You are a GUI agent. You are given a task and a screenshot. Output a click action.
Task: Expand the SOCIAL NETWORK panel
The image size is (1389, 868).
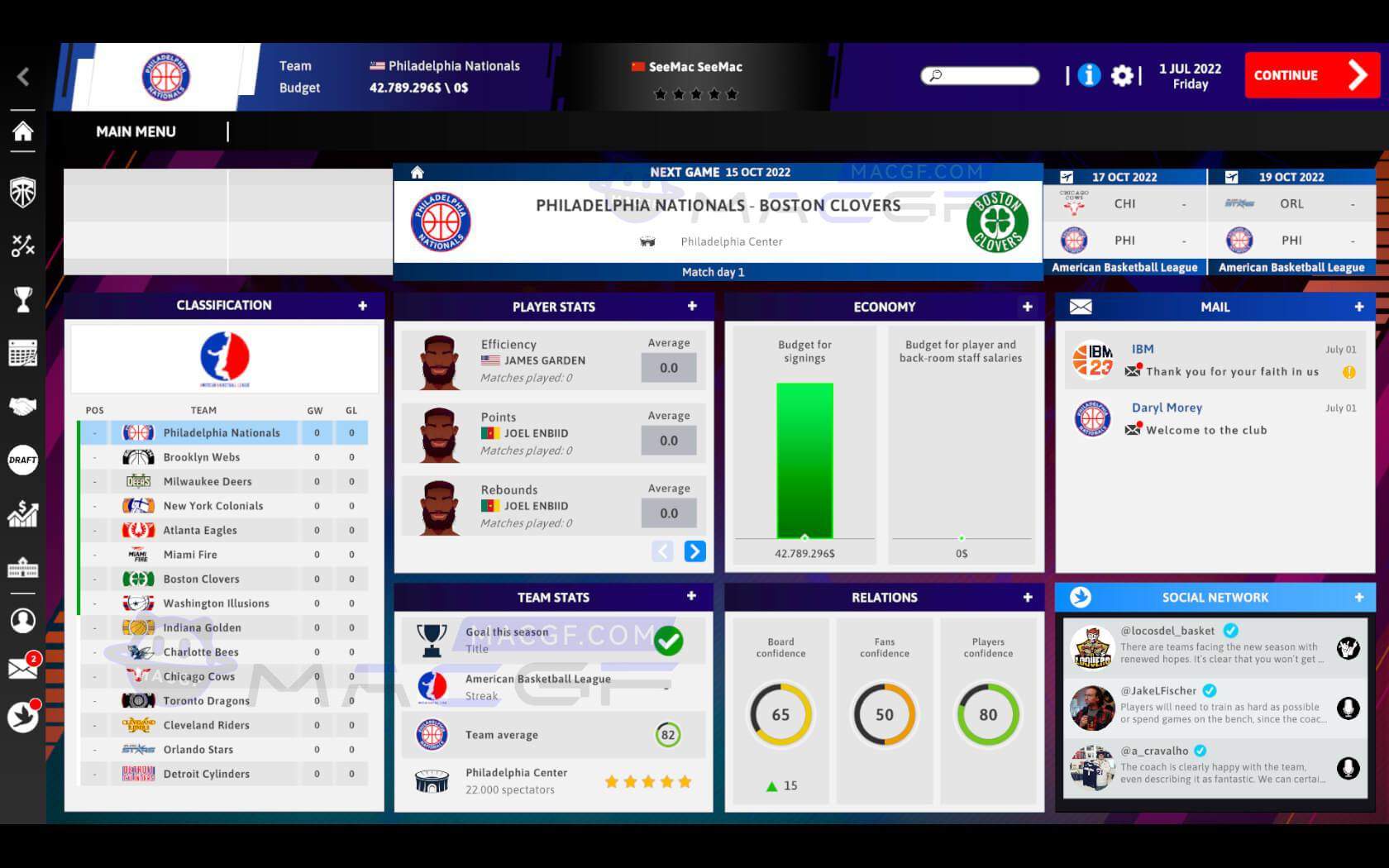[x=1358, y=598]
